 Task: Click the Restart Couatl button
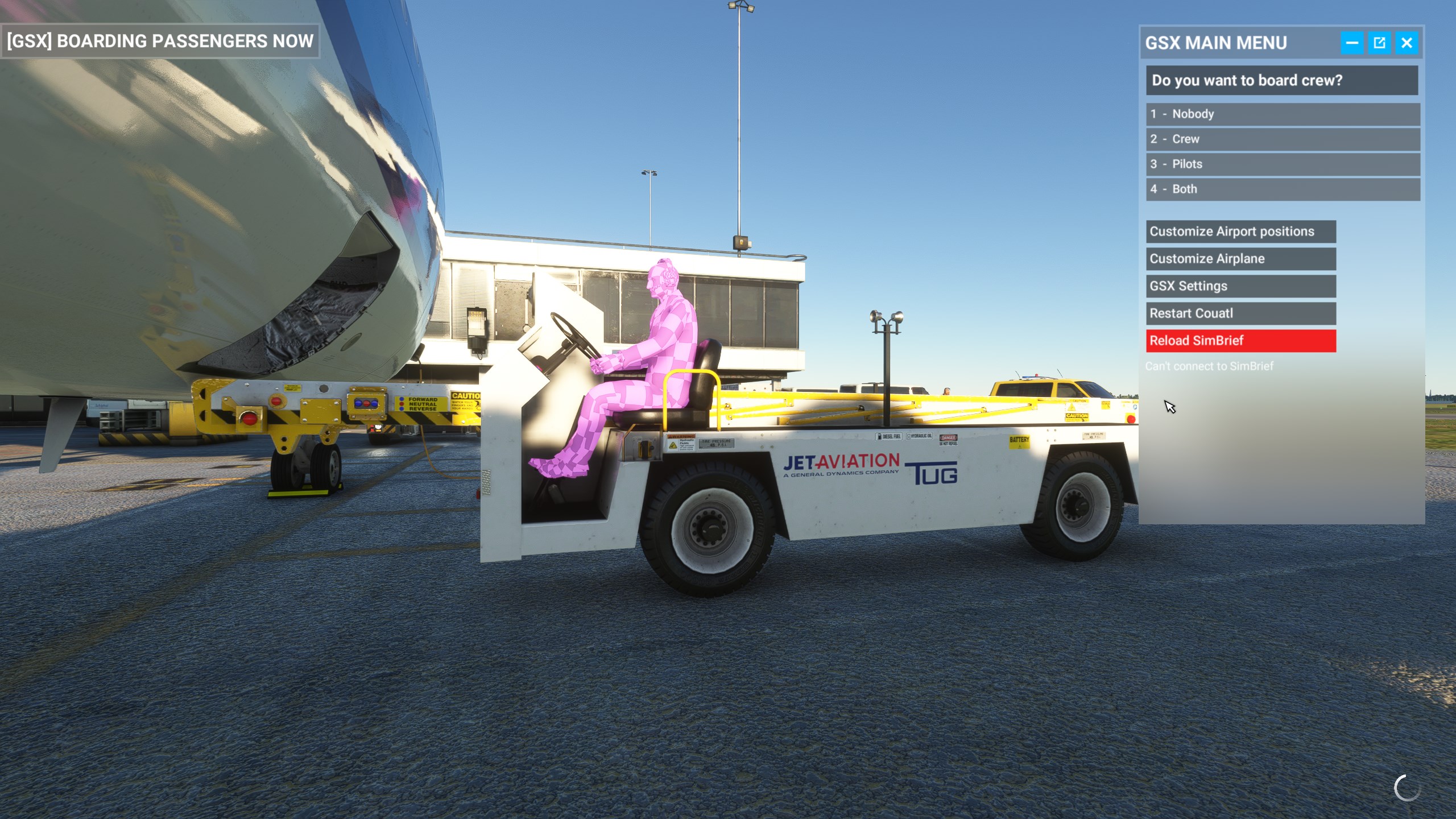pos(1240,313)
